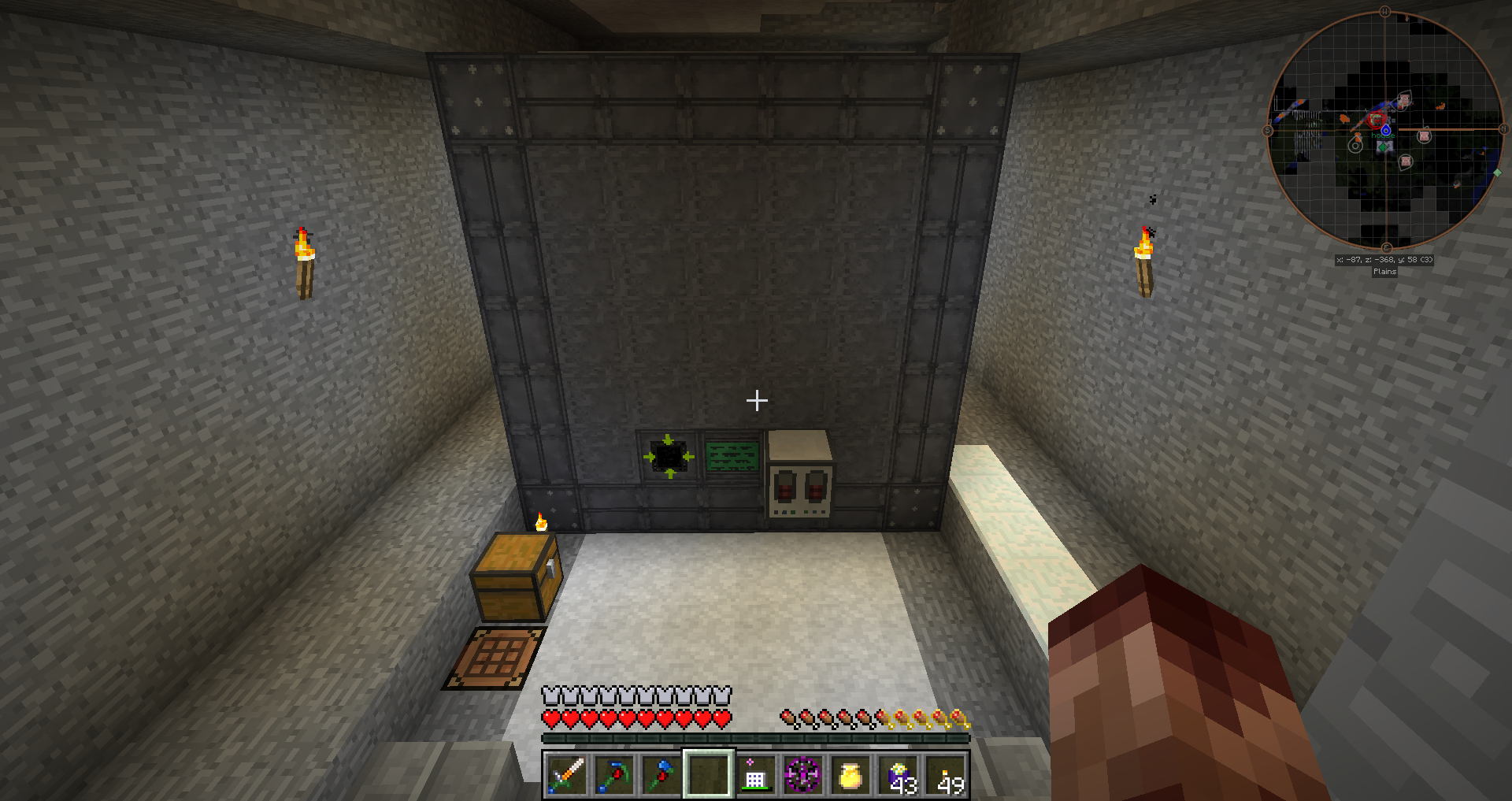
Task: Select the torch stack of 49
Action: pyautogui.click(x=946, y=775)
